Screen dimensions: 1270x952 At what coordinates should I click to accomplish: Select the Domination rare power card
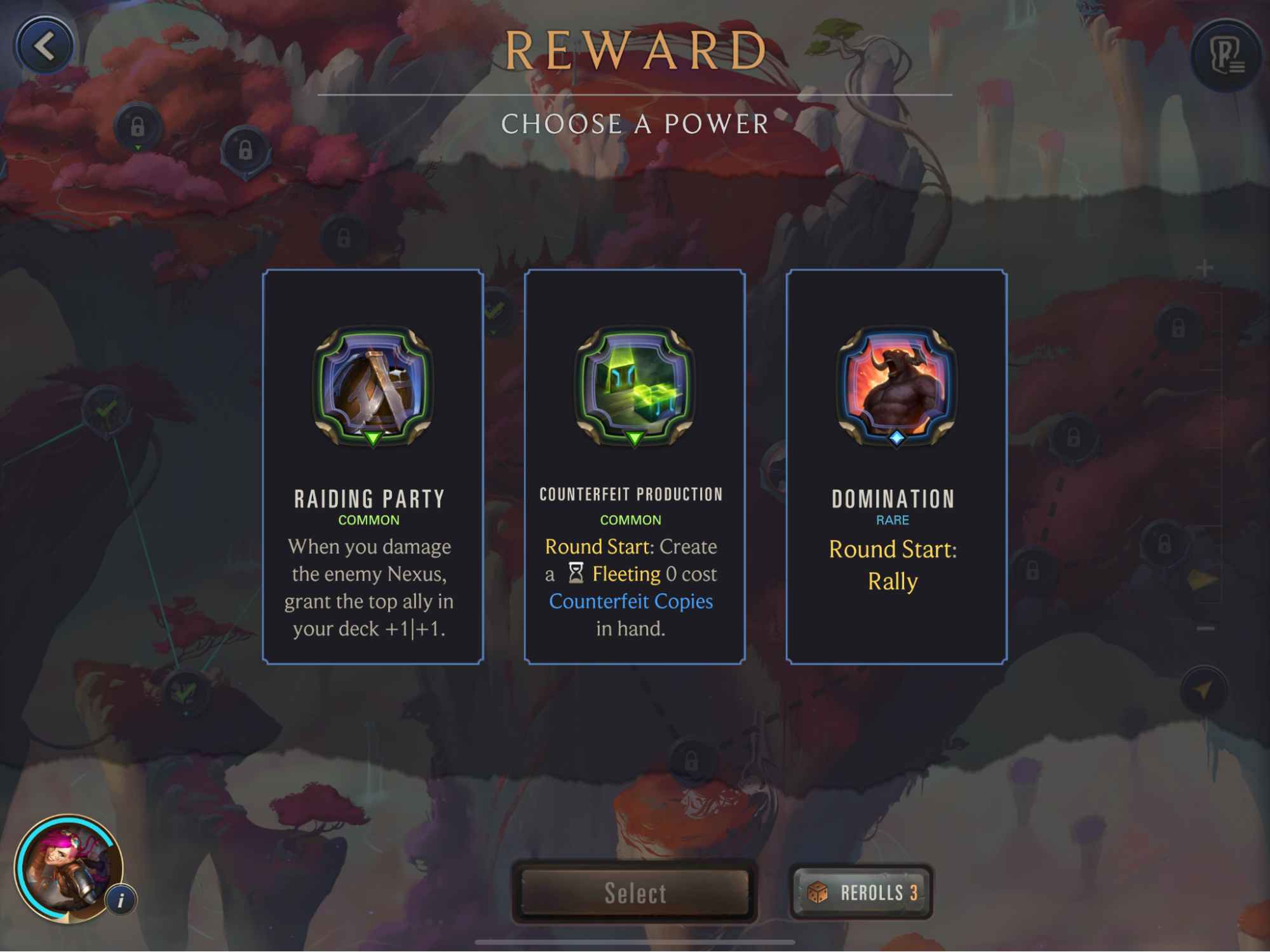[x=896, y=467]
